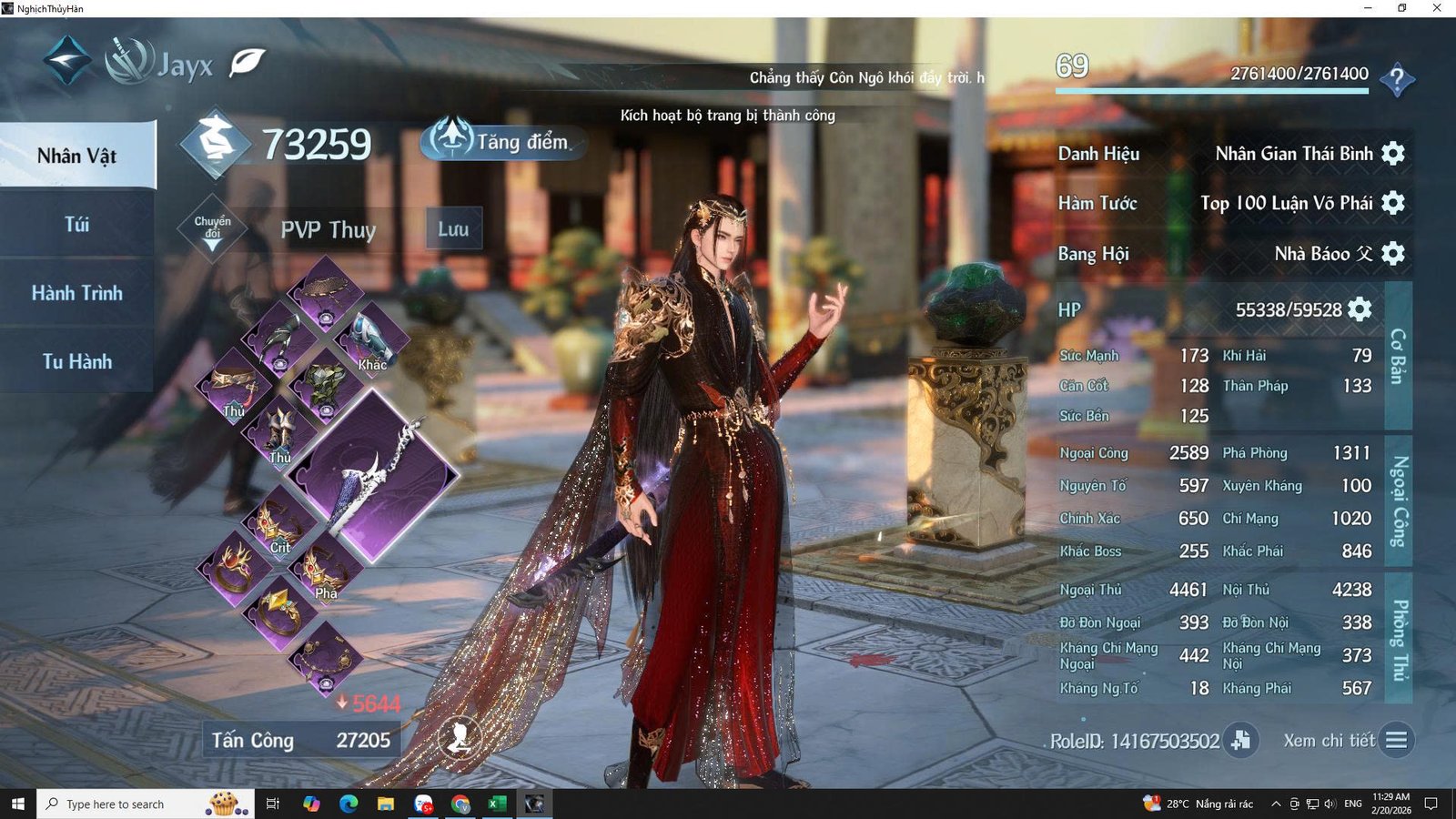Open the Hàm Tước settings gear
The image size is (1456, 819).
point(1394,203)
